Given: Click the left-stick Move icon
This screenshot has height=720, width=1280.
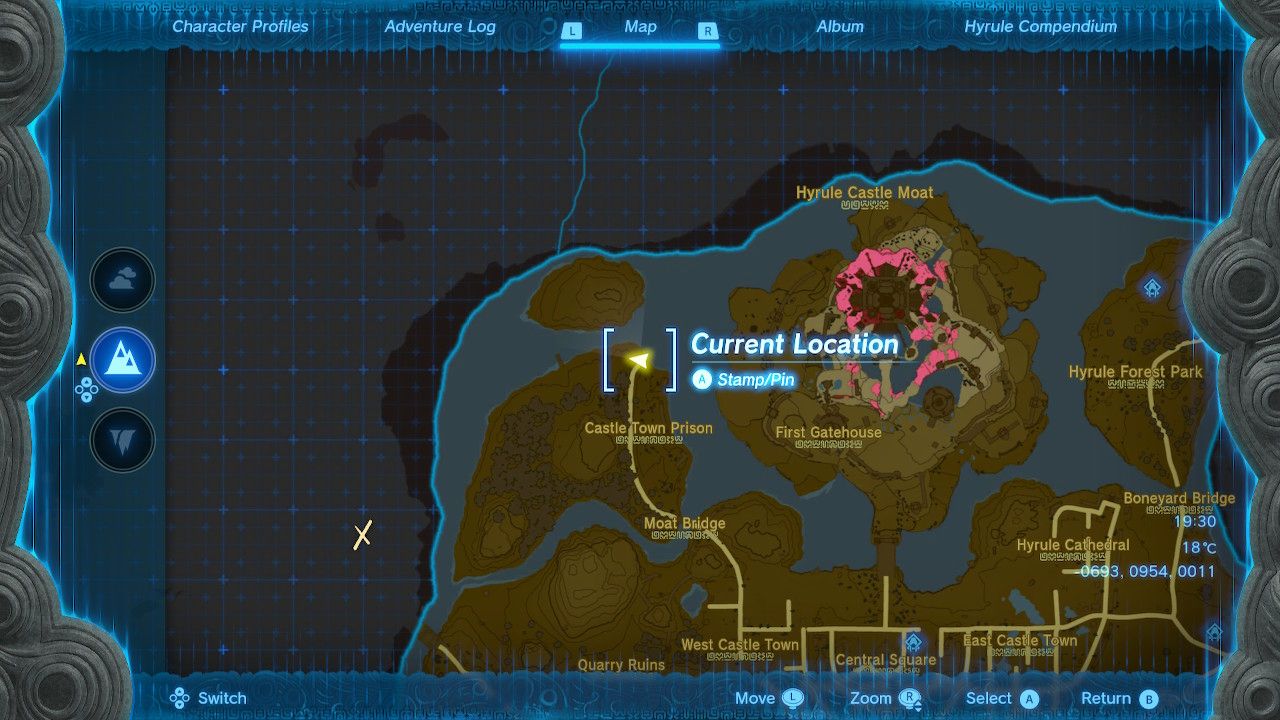Looking at the screenshot, I should pos(795,698).
